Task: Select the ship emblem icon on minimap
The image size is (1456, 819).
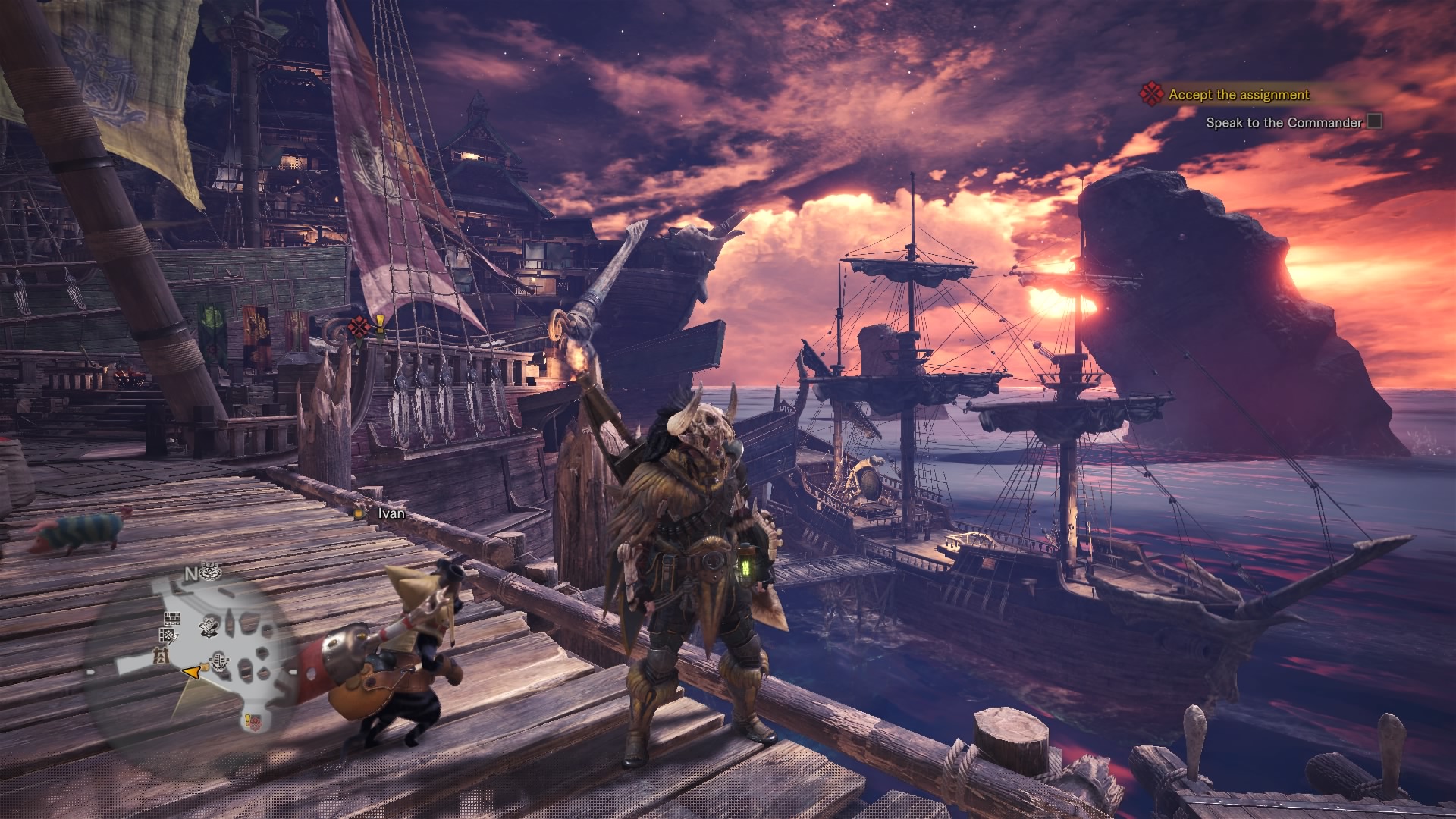Action: 221,661
